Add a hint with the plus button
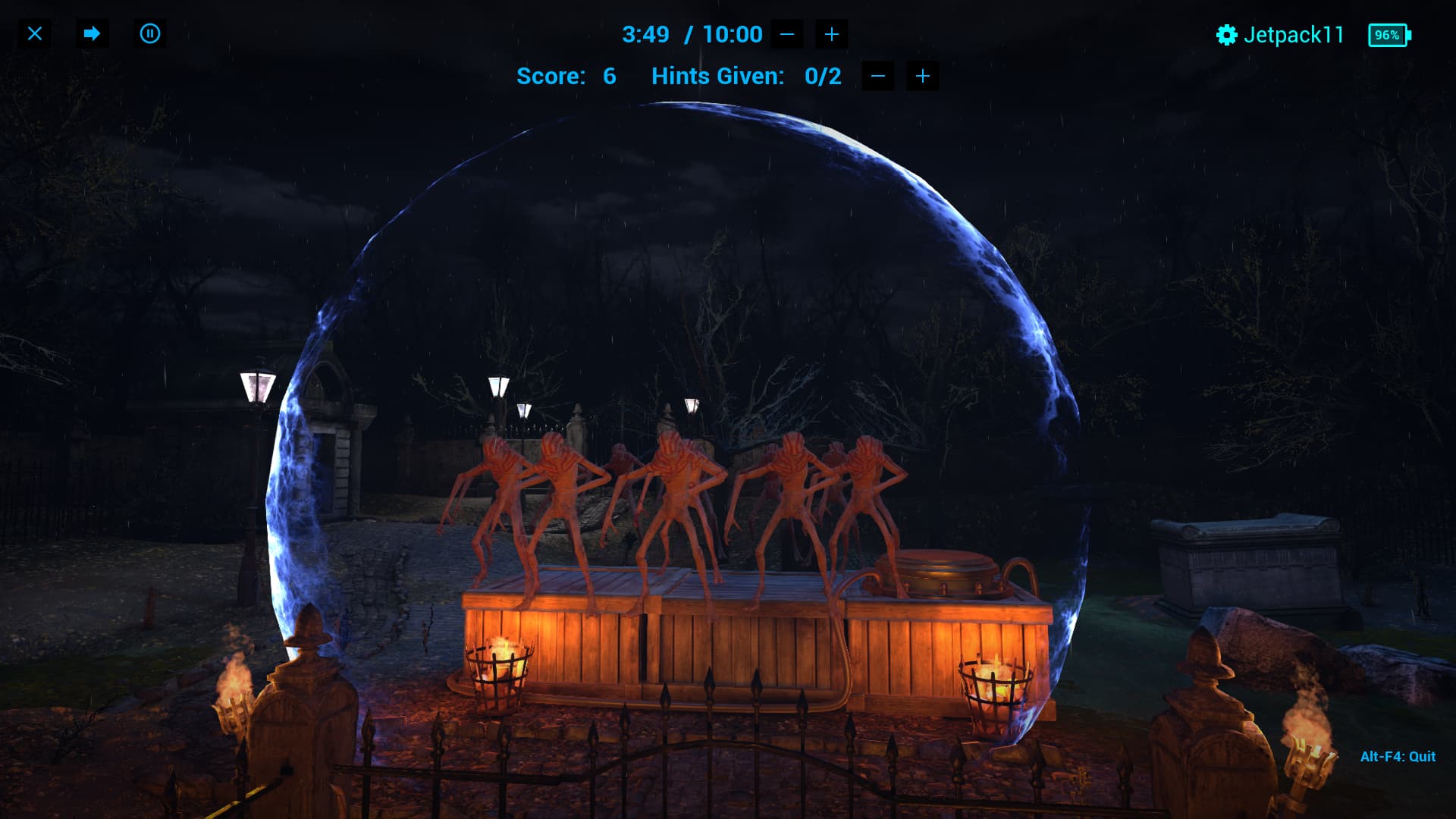This screenshot has height=819, width=1456. click(923, 76)
